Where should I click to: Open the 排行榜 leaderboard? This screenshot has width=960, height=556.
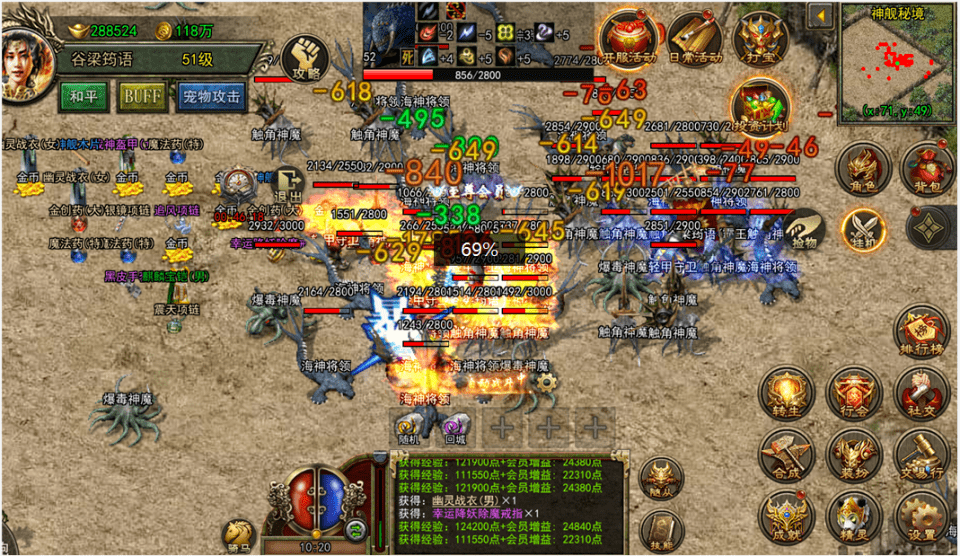tap(922, 331)
